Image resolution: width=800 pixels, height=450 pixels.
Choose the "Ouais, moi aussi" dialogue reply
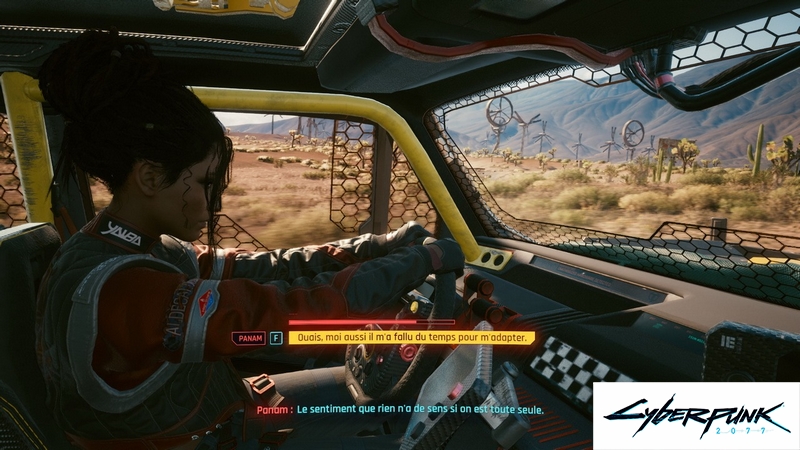pyautogui.click(x=412, y=339)
